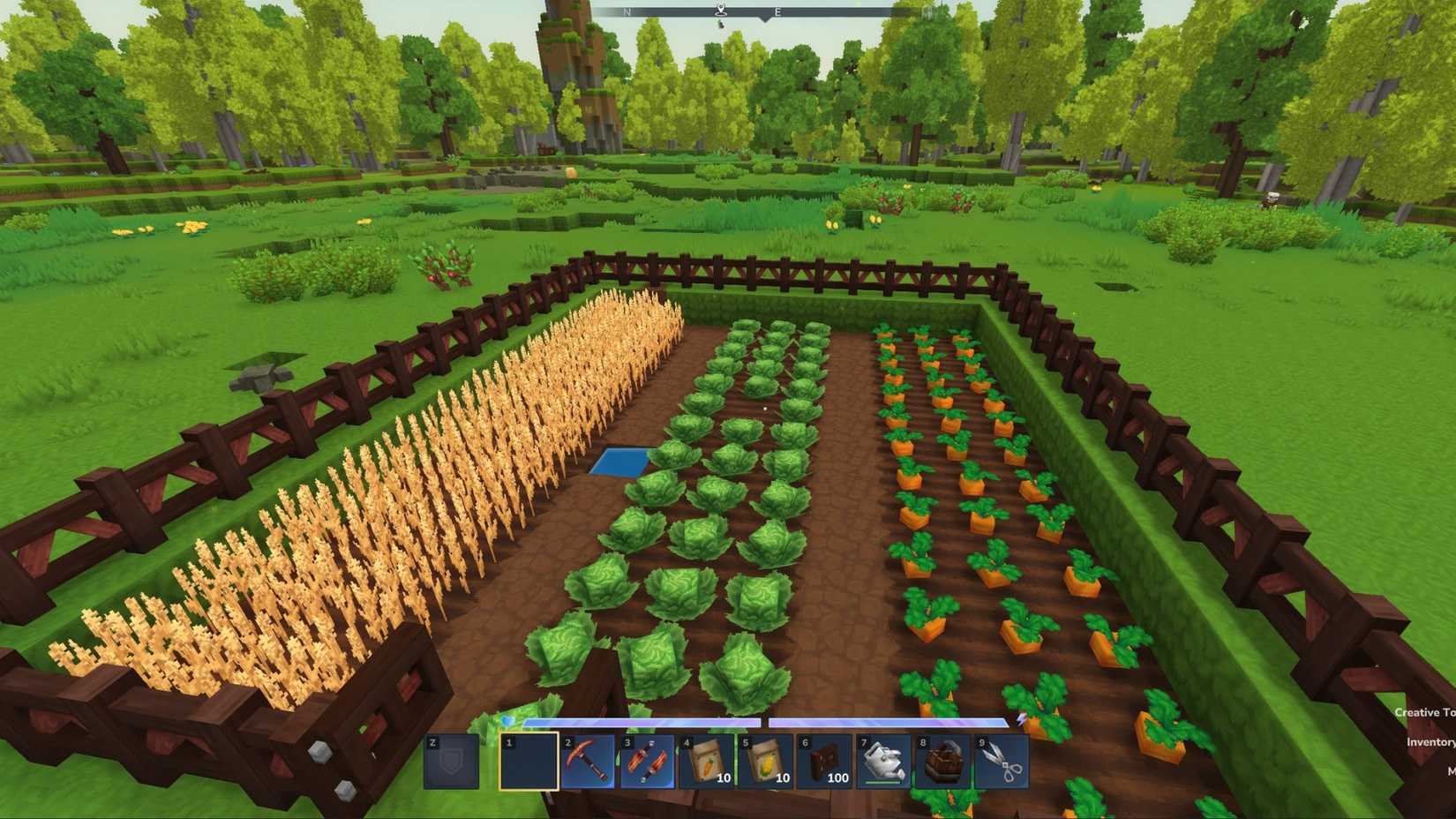
Task: Select the corn seed bag in slot 5
Action: tap(766, 762)
